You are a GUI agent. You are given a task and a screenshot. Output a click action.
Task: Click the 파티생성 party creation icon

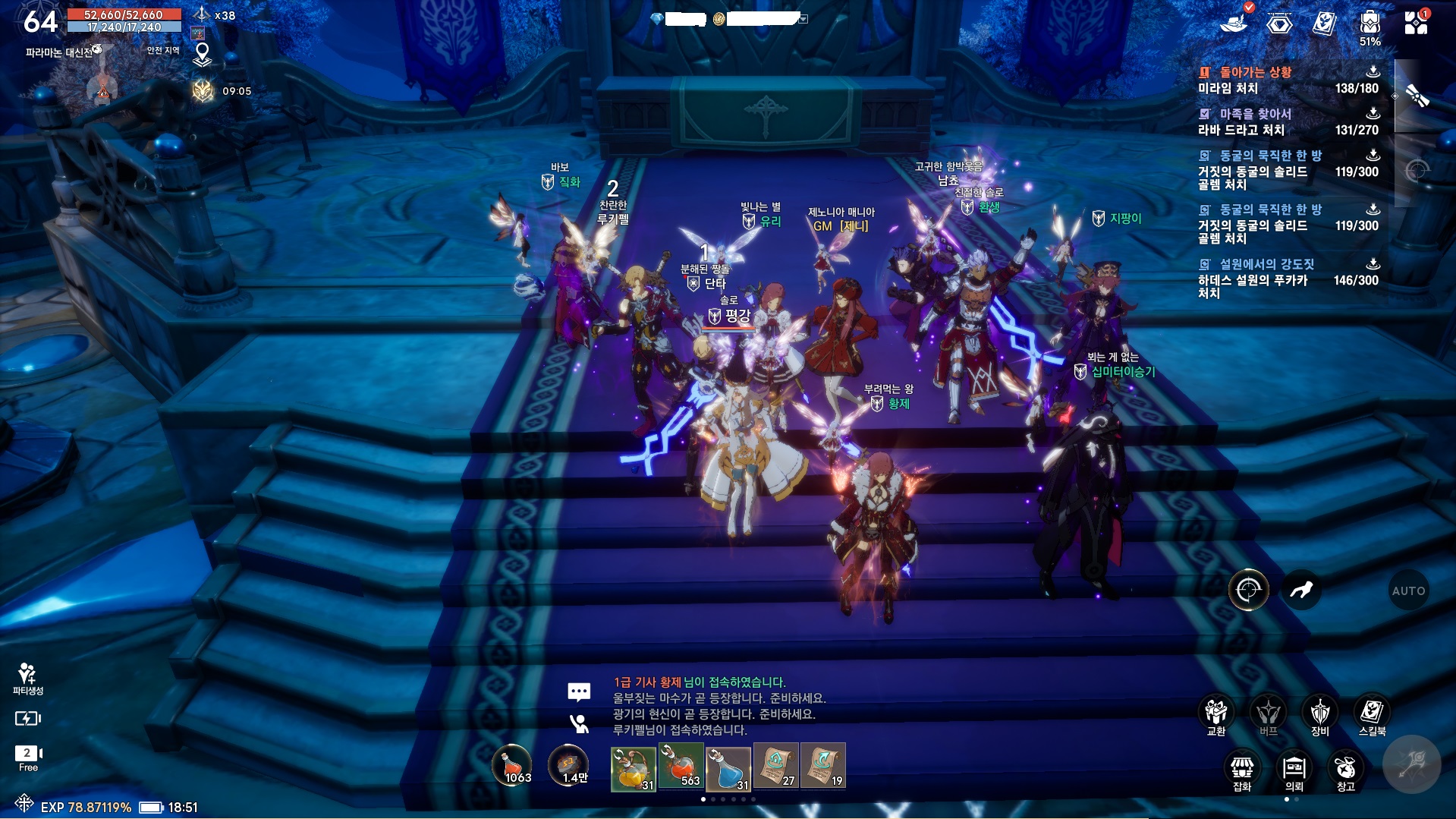(28, 678)
